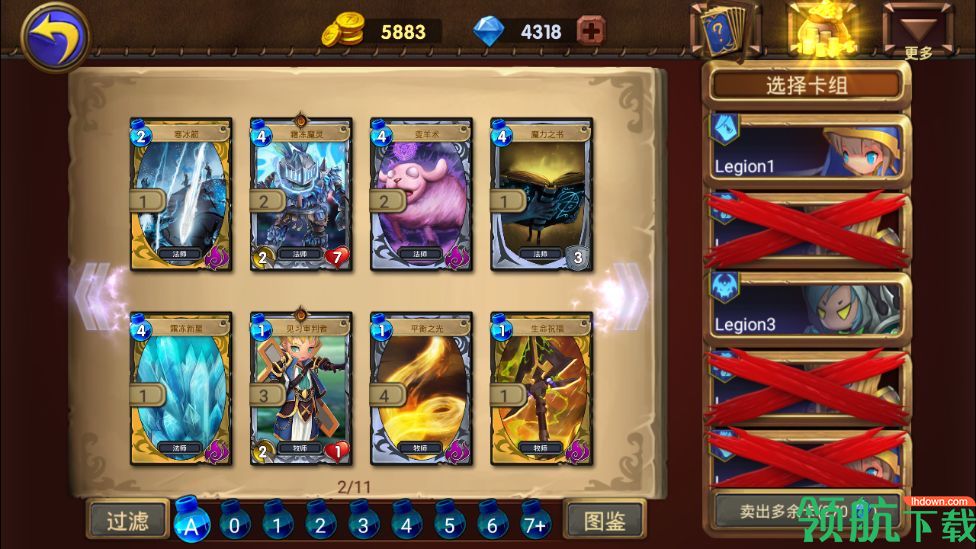Viewport: 976px width, 549px height.
Task: Pick the armored frost knight minion card
Action: point(301,194)
